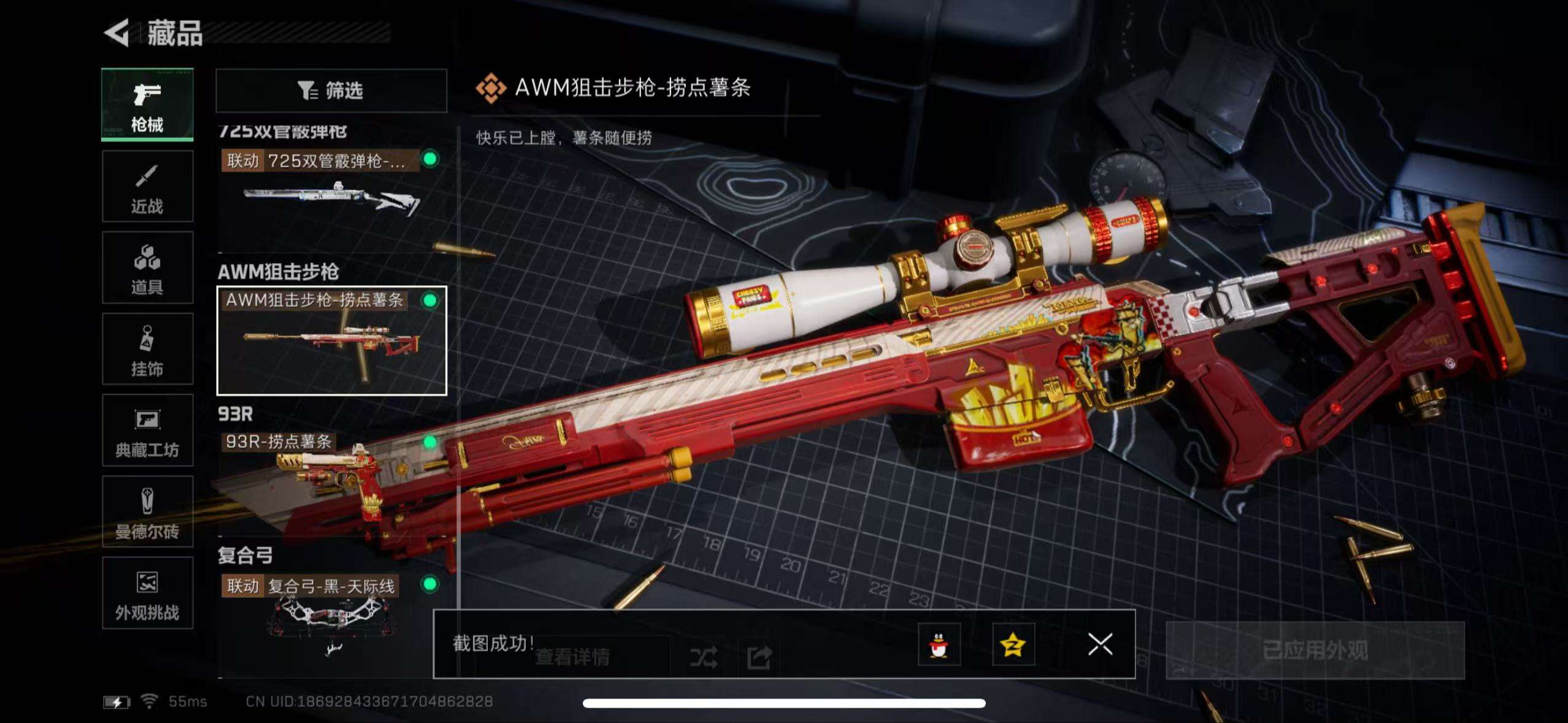Share to QZone star icon
1568x723 pixels.
click(x=1013, y=645)
